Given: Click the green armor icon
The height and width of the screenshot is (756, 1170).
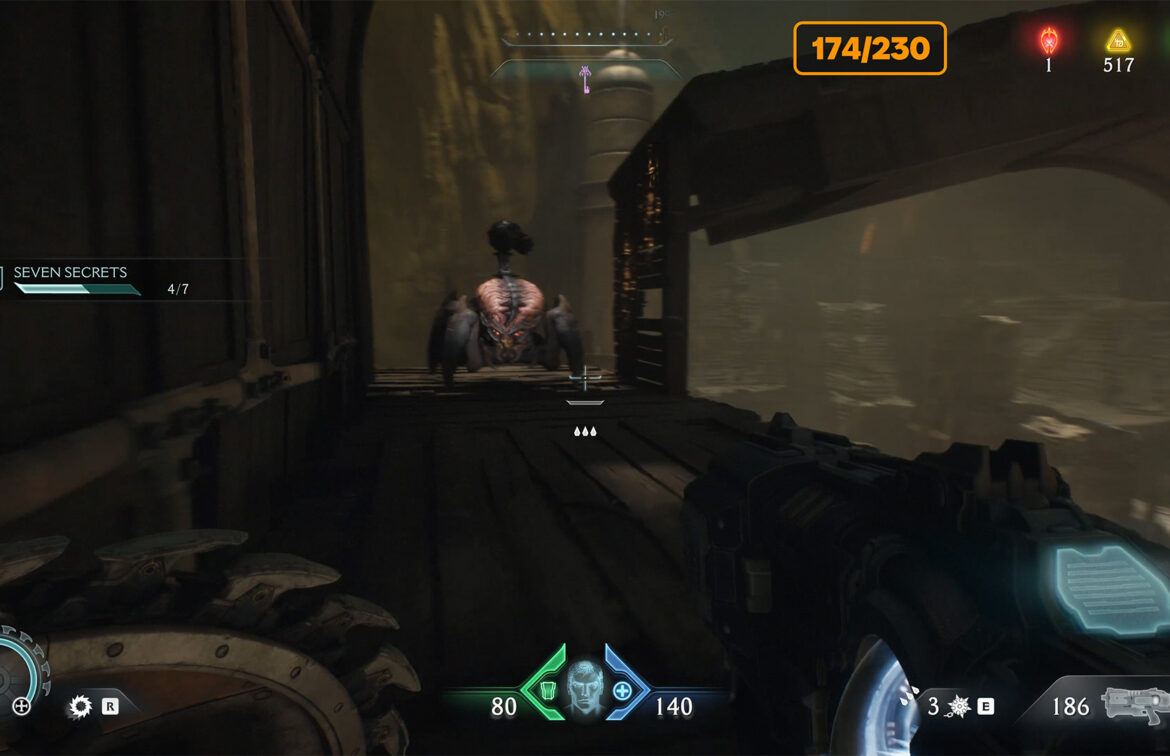Looking at the screenshot, I should coord(547,690).
